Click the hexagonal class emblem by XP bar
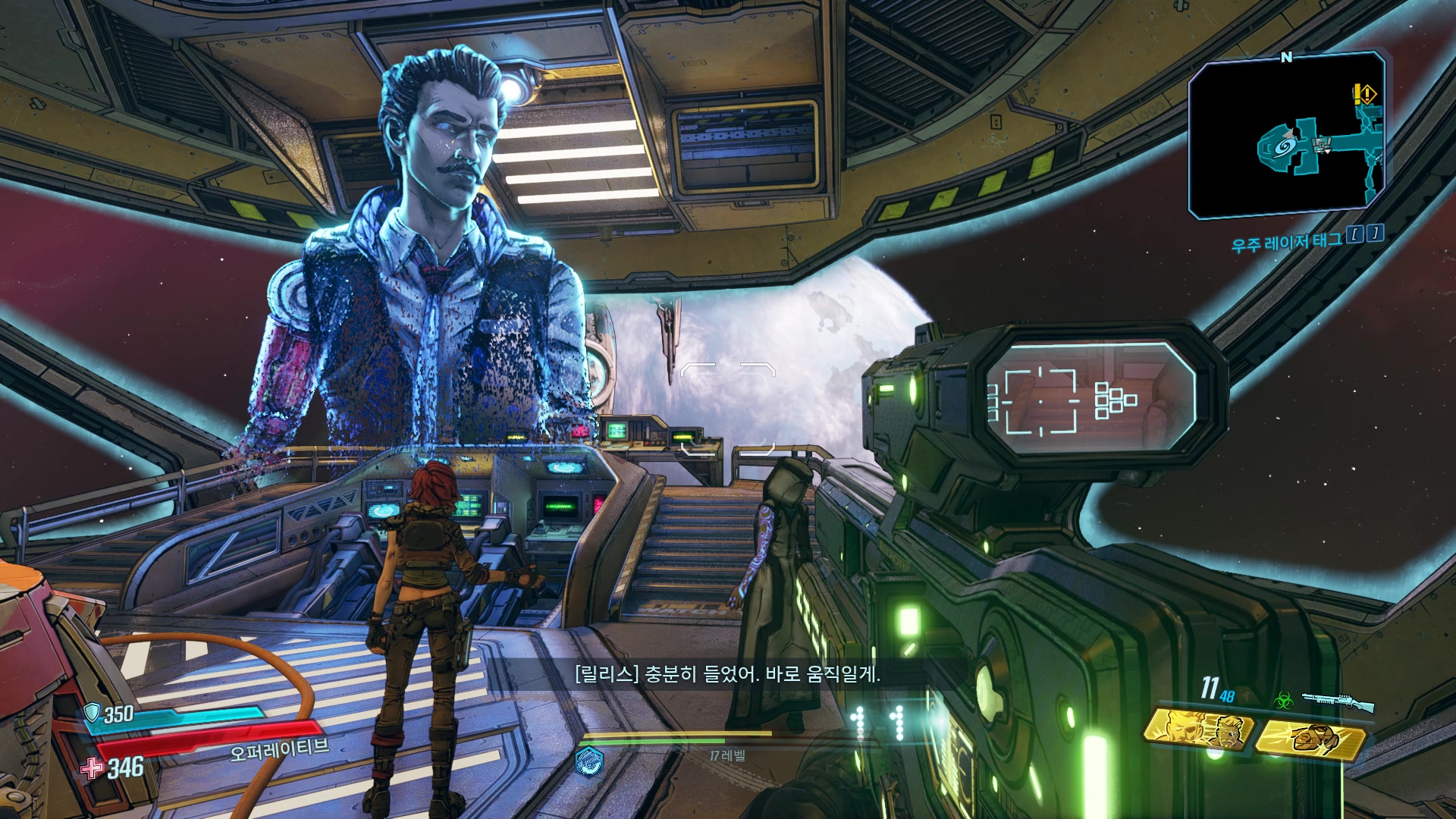The image size is (1456, 819). pyautogui.click(x=588, y=760)
